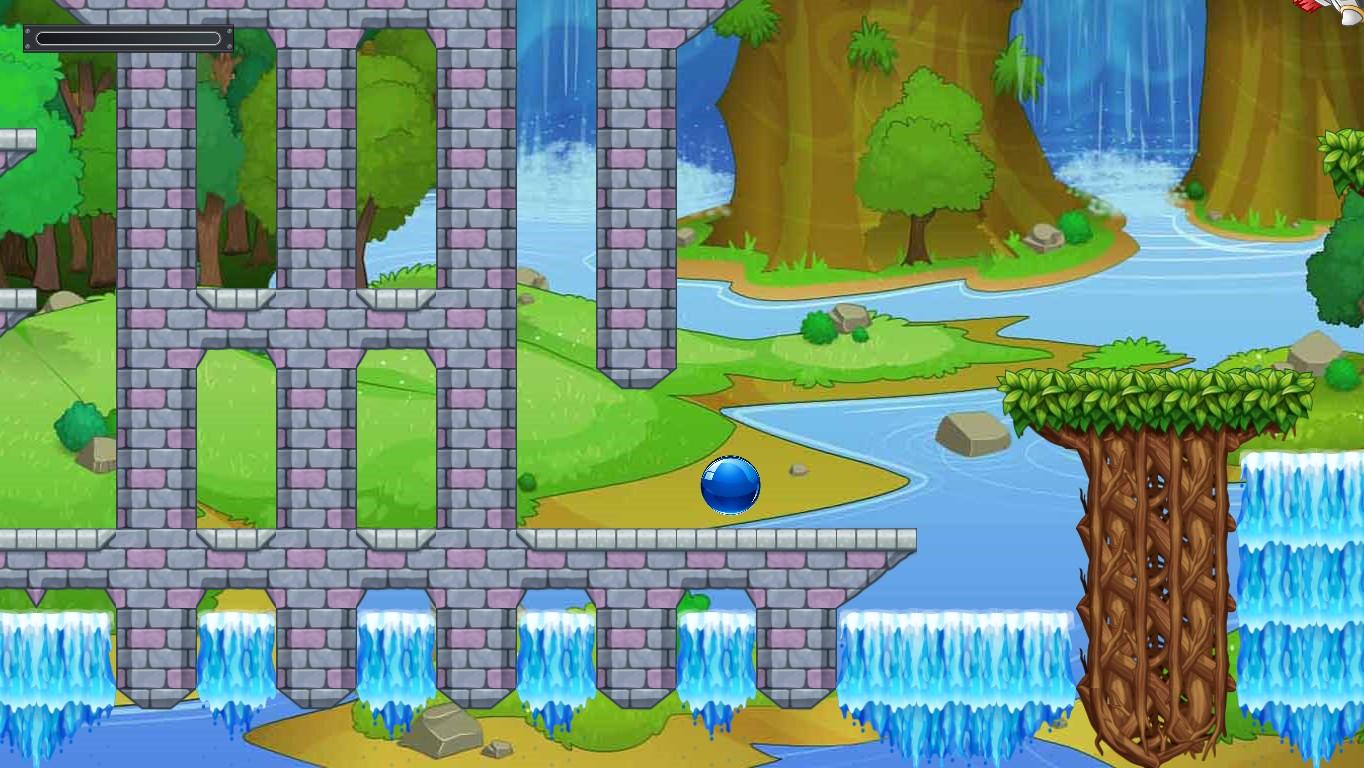
Task: Click the waterfall on the far right edge
Action: tap(1300, 600)
